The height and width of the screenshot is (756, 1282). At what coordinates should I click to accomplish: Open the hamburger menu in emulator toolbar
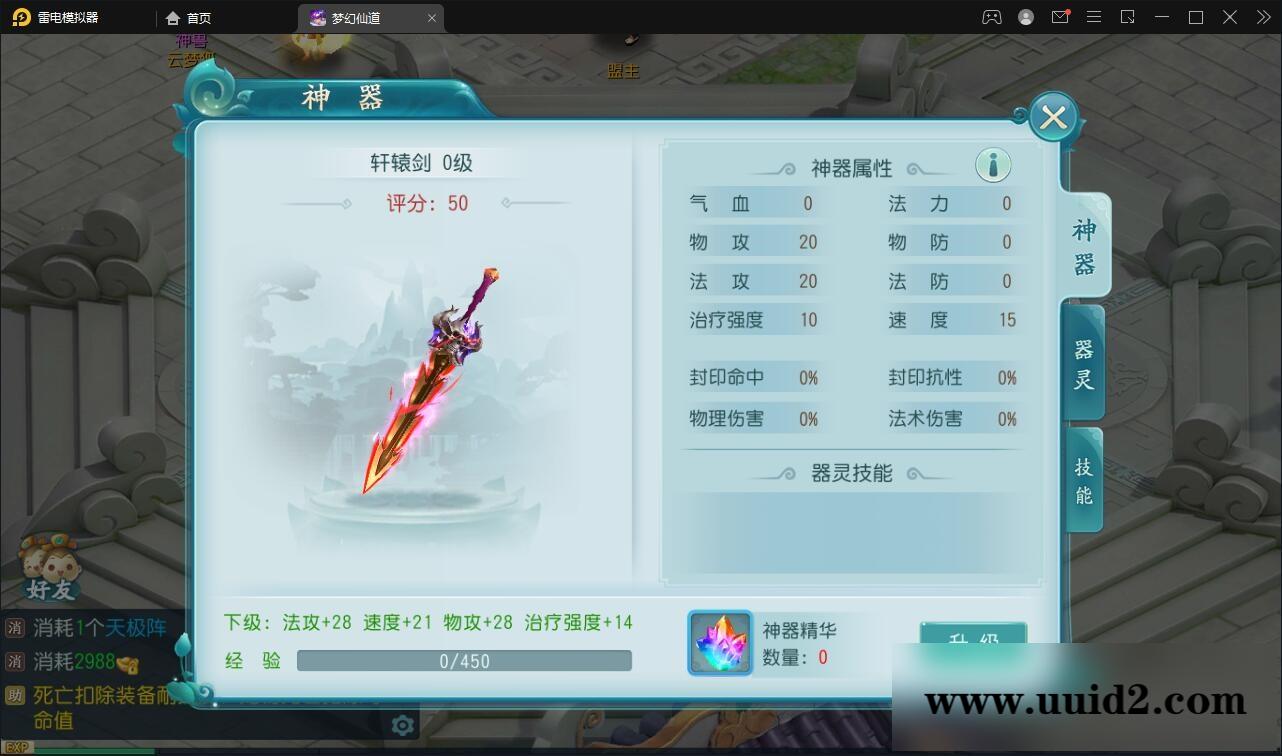pos(1093,17)
